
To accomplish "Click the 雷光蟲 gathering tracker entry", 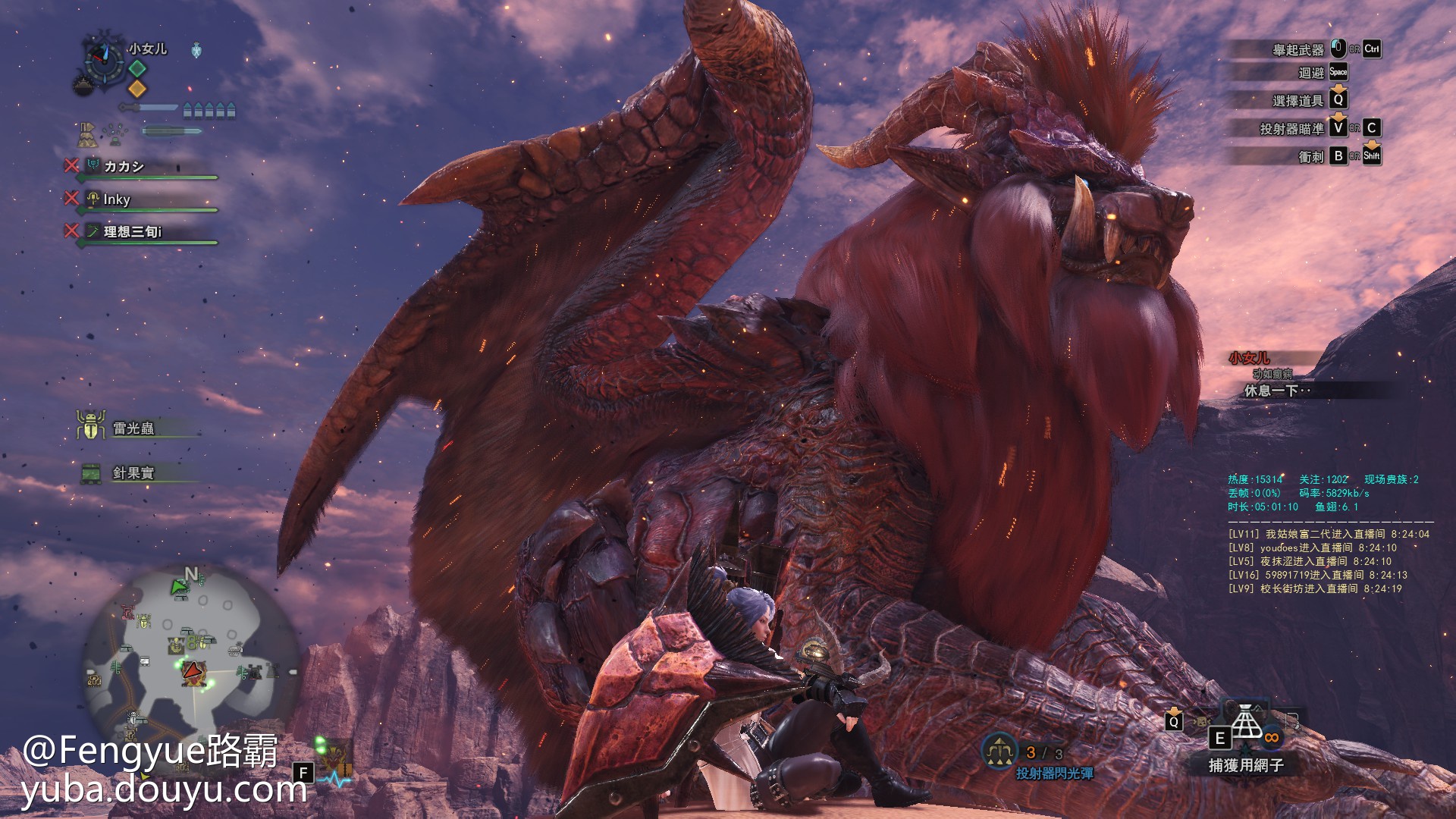I will point(133,428).
